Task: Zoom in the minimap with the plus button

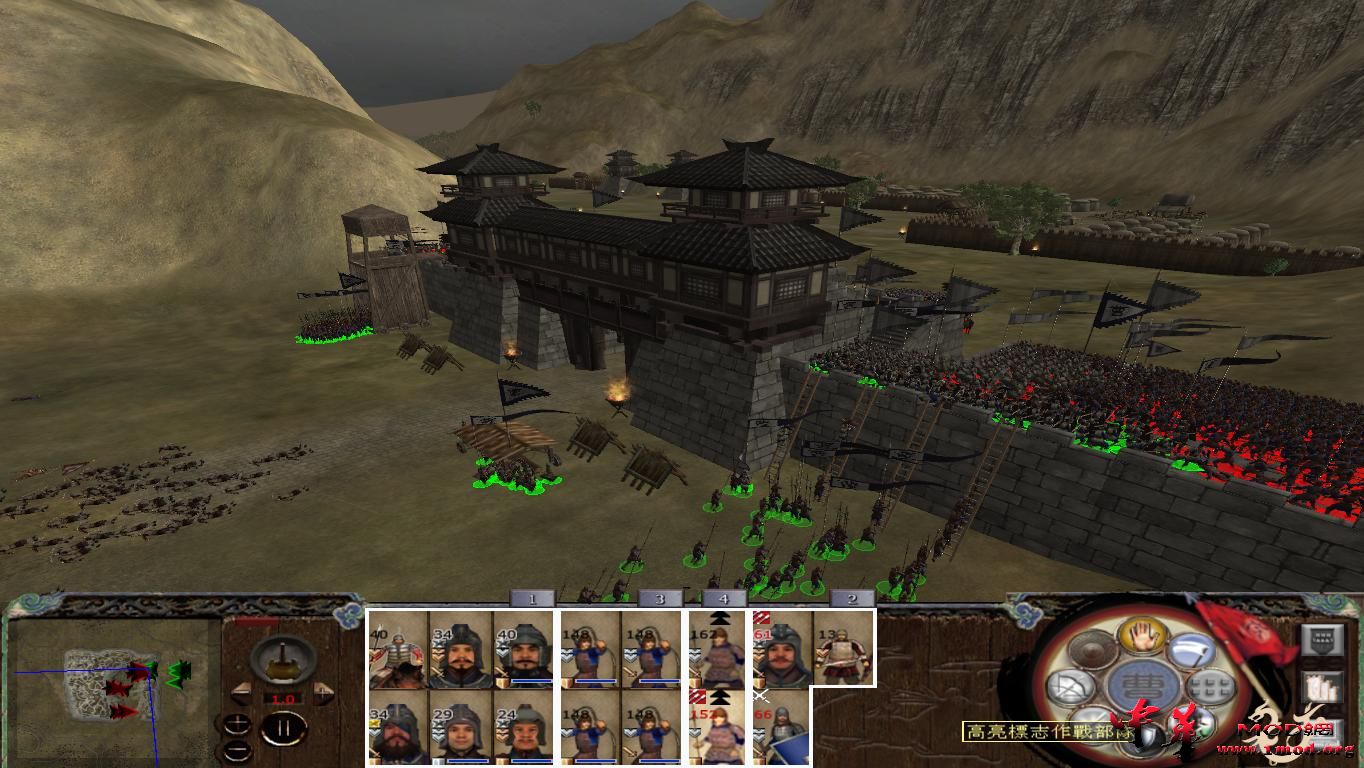Action: click(236, 724)
